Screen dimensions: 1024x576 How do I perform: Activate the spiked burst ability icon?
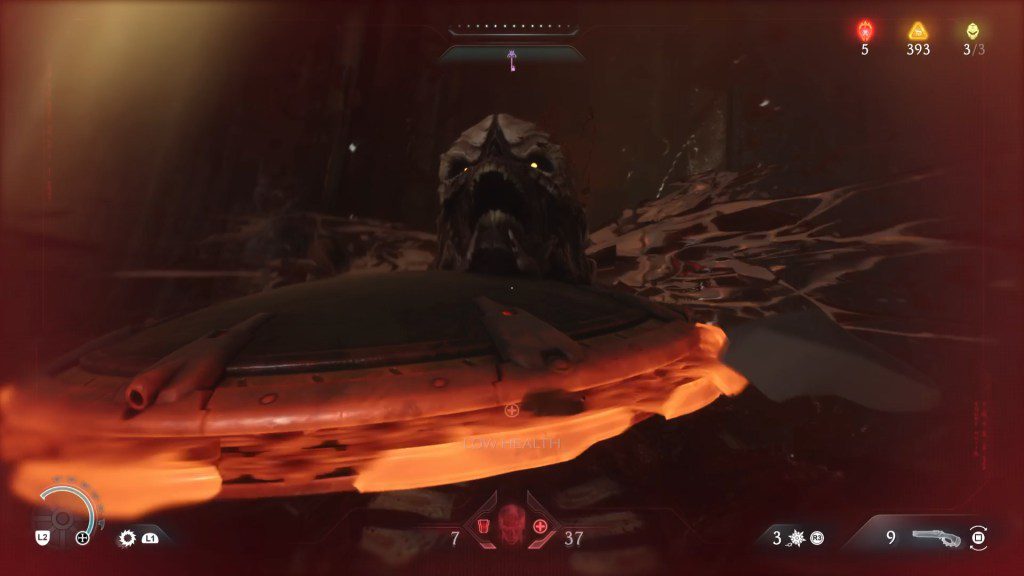coord(795,538)
